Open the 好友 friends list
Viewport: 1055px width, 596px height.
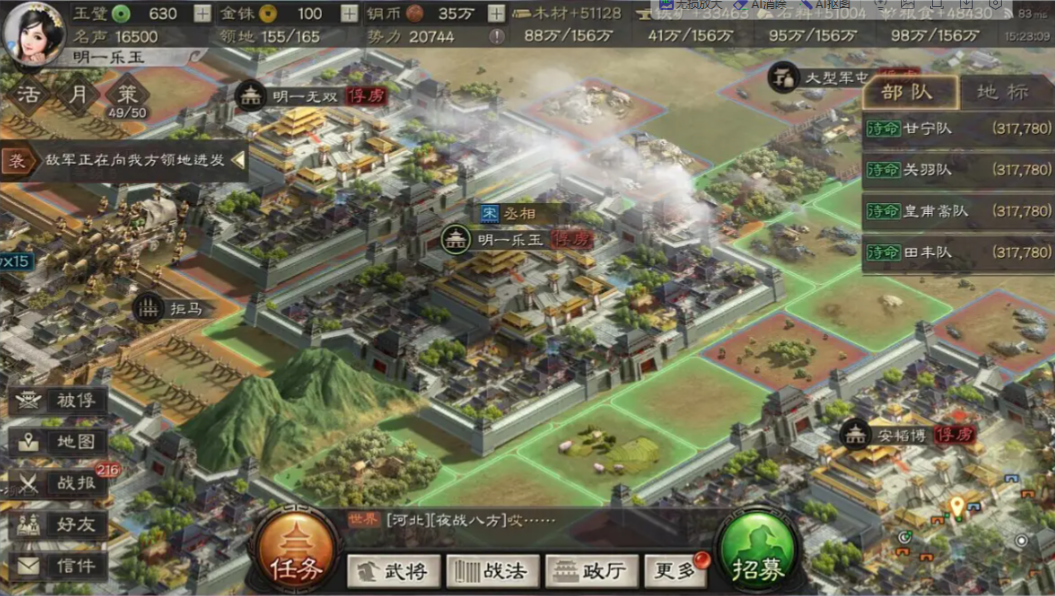click(58, 525)
